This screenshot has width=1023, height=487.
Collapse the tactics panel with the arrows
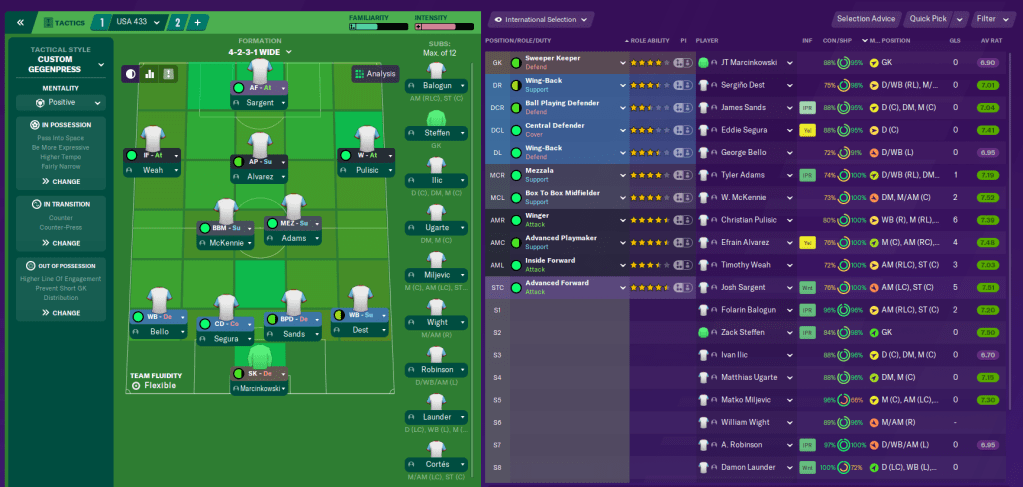pyautogui.click(x=20, y=22)
